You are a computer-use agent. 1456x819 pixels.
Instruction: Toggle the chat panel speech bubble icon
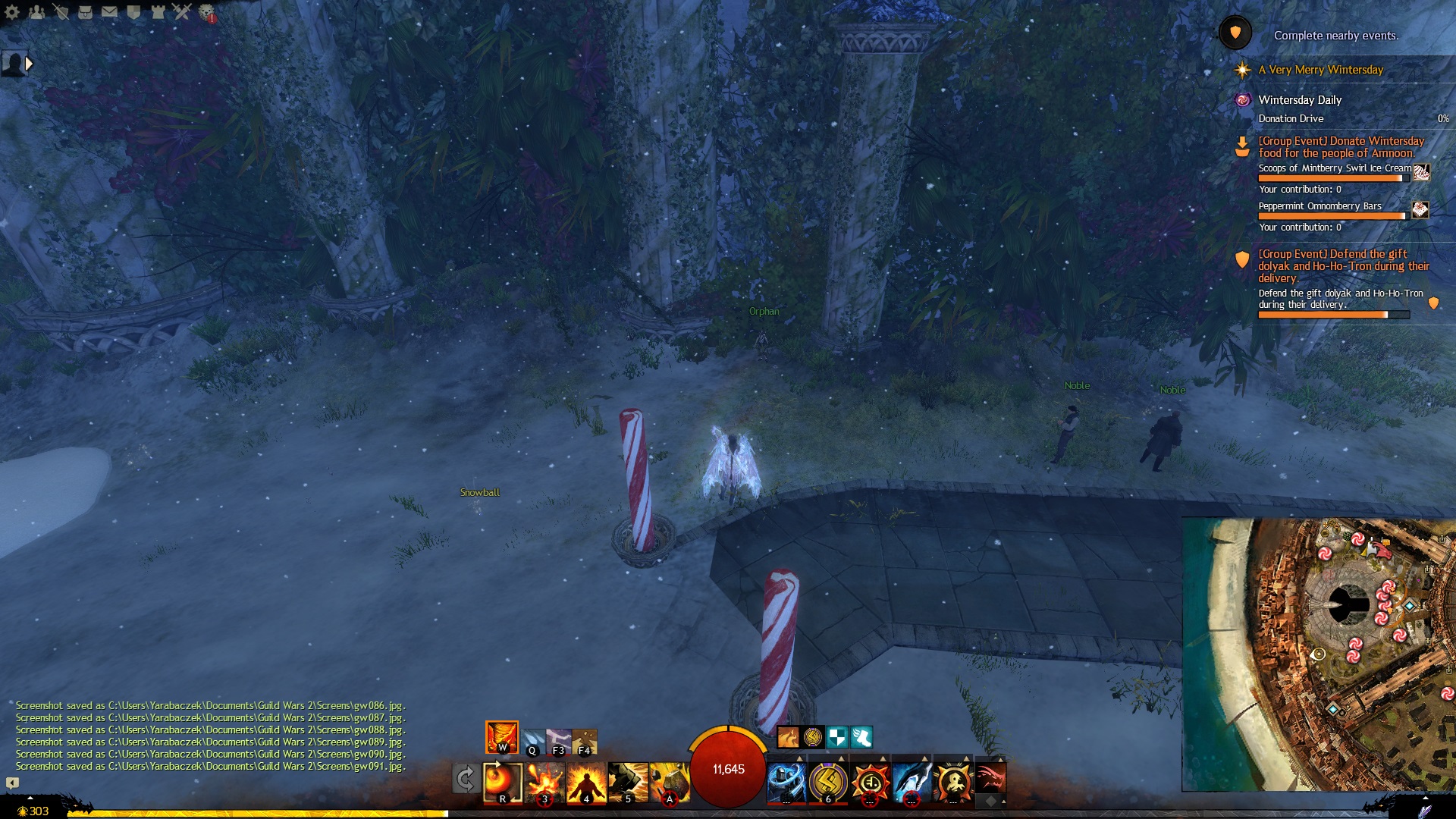[12, 783]
